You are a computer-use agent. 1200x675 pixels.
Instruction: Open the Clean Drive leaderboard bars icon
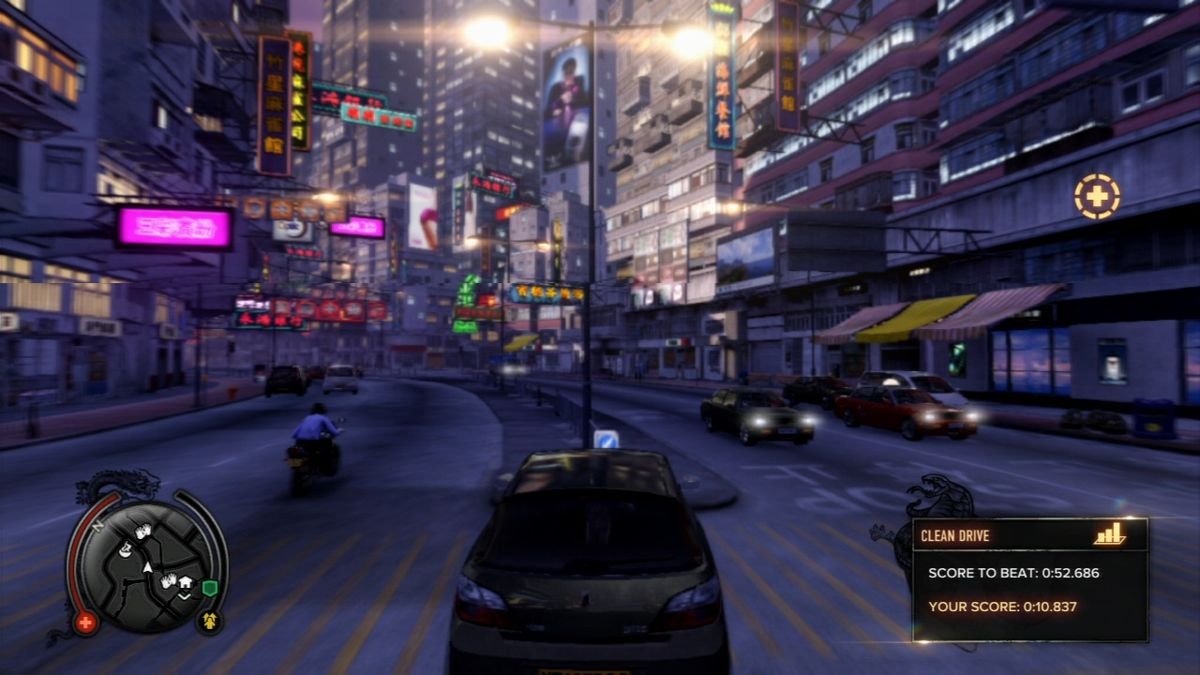pyautogui.click(x=1109, y=535)
